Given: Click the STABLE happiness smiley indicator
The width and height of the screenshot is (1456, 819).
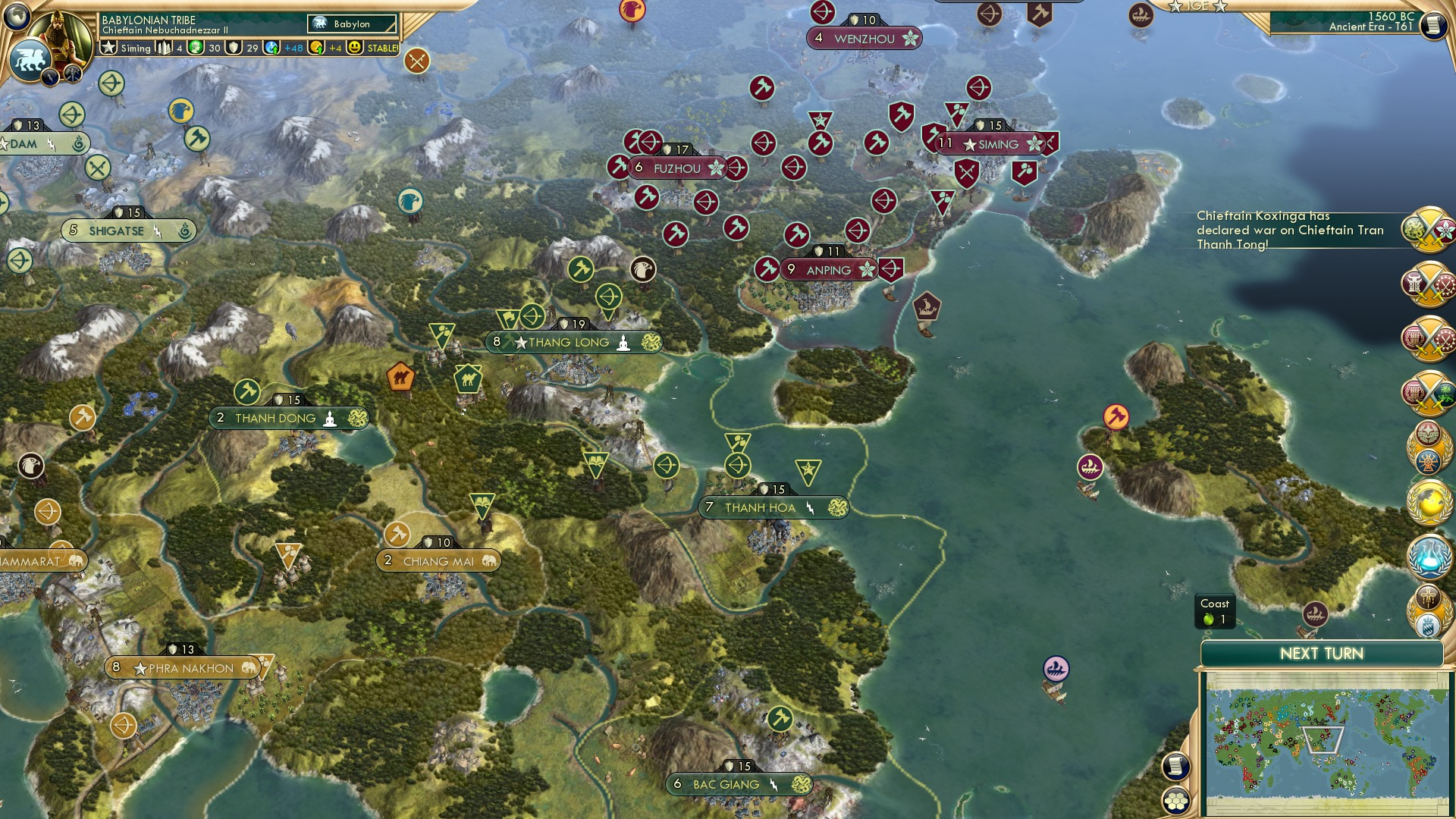Looking at the screenshot, I should pos(355,48).
